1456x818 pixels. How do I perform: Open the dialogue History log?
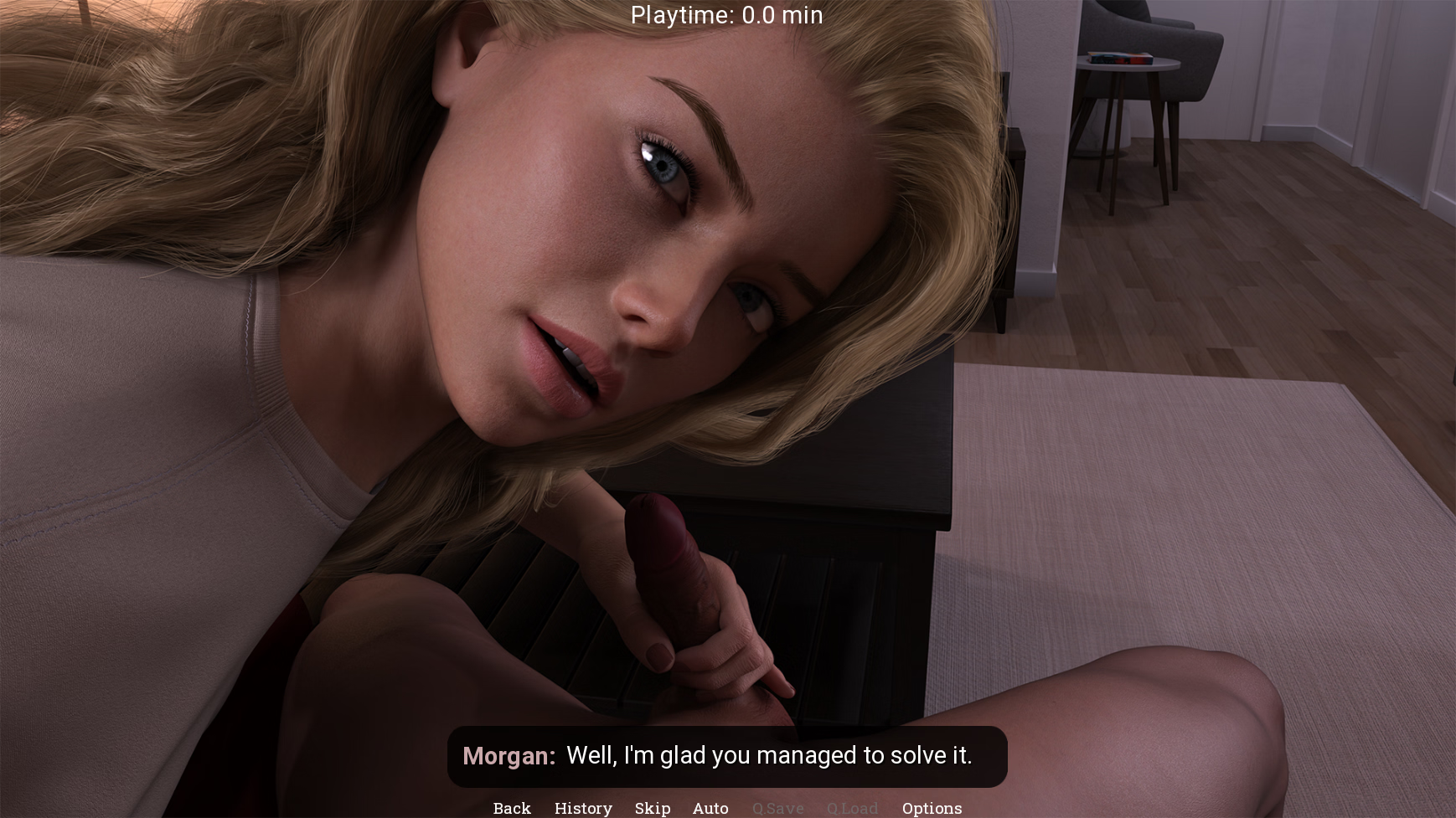[583, 808]
